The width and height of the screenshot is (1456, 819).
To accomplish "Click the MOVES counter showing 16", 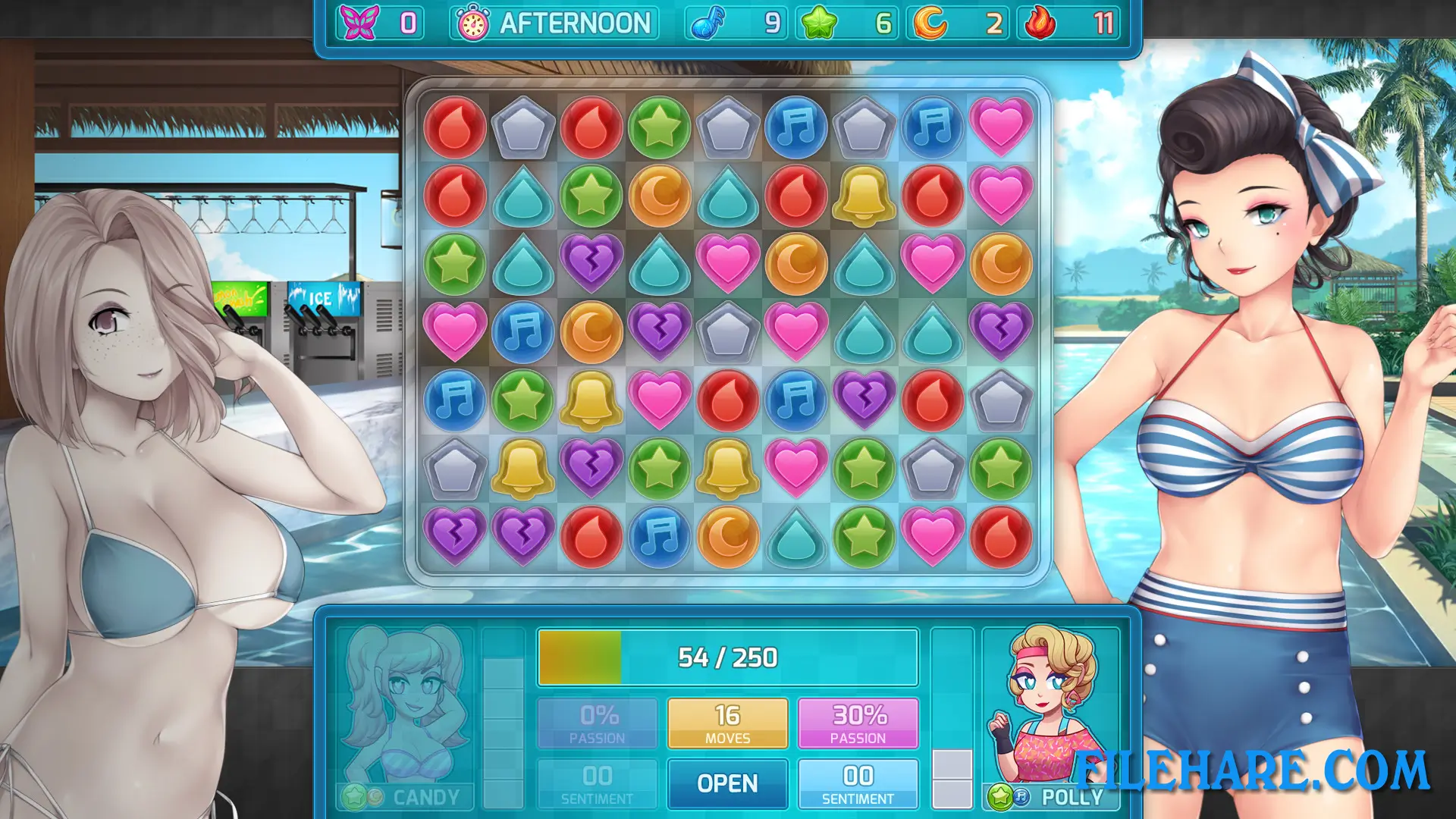I will [726, 722].
